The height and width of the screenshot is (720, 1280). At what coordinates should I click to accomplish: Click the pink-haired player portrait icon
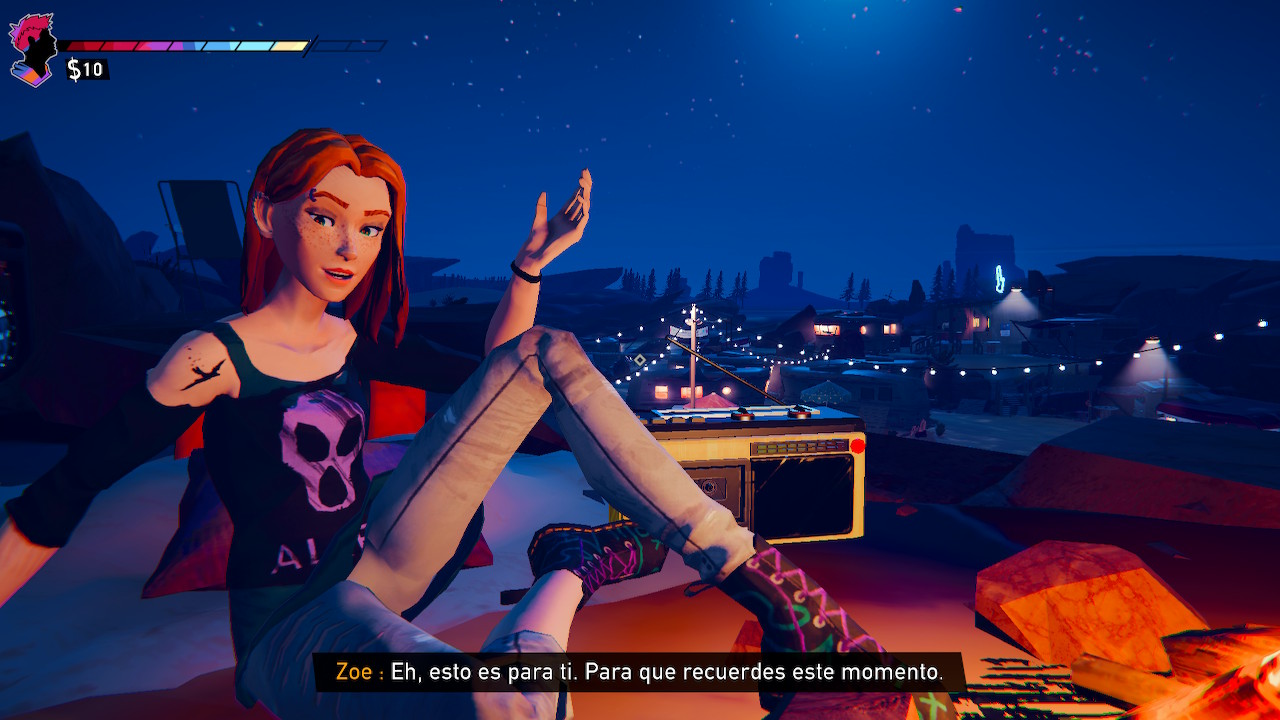[32, 49]
